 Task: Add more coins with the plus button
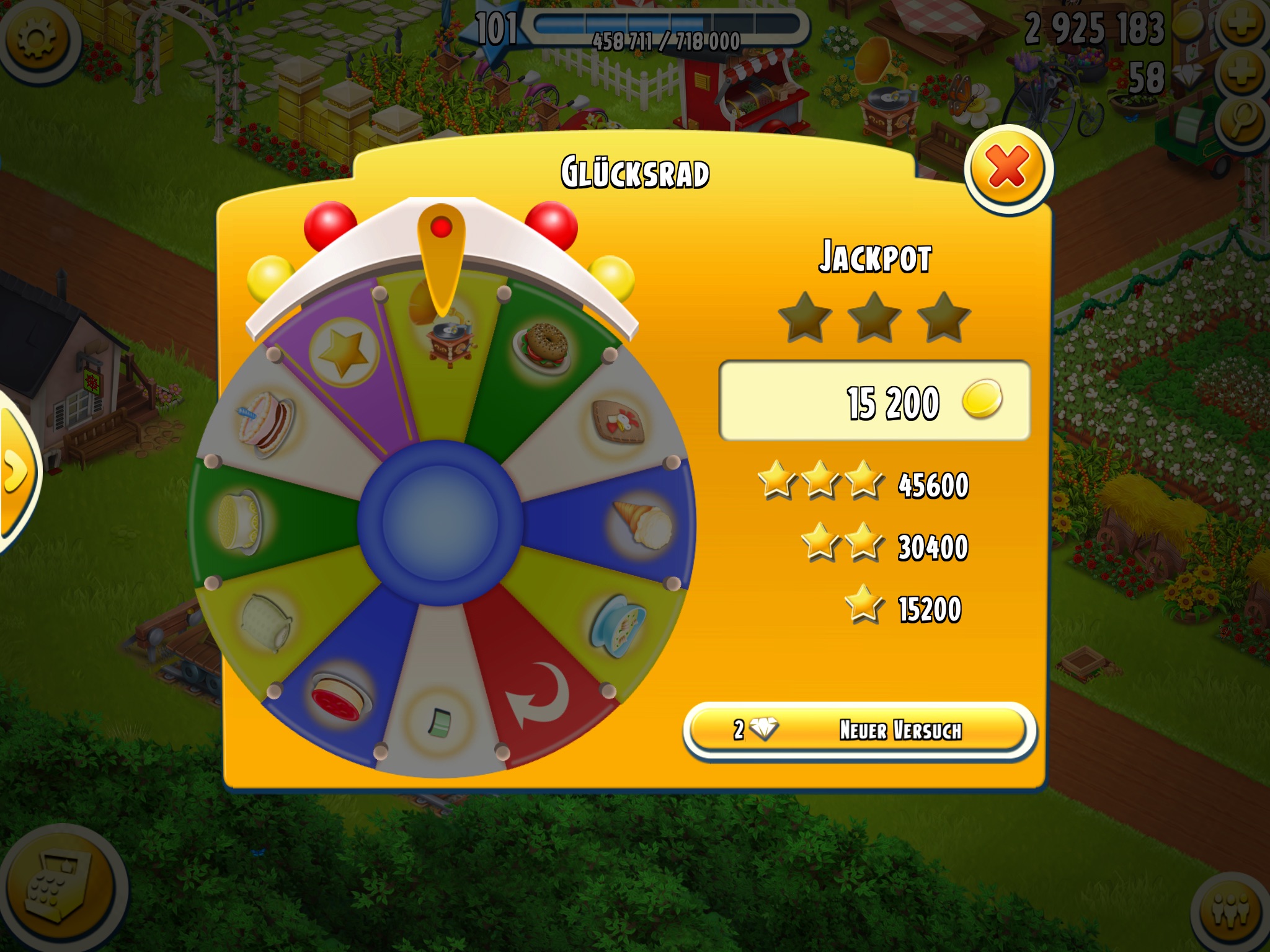click(x=1243, y=25)
